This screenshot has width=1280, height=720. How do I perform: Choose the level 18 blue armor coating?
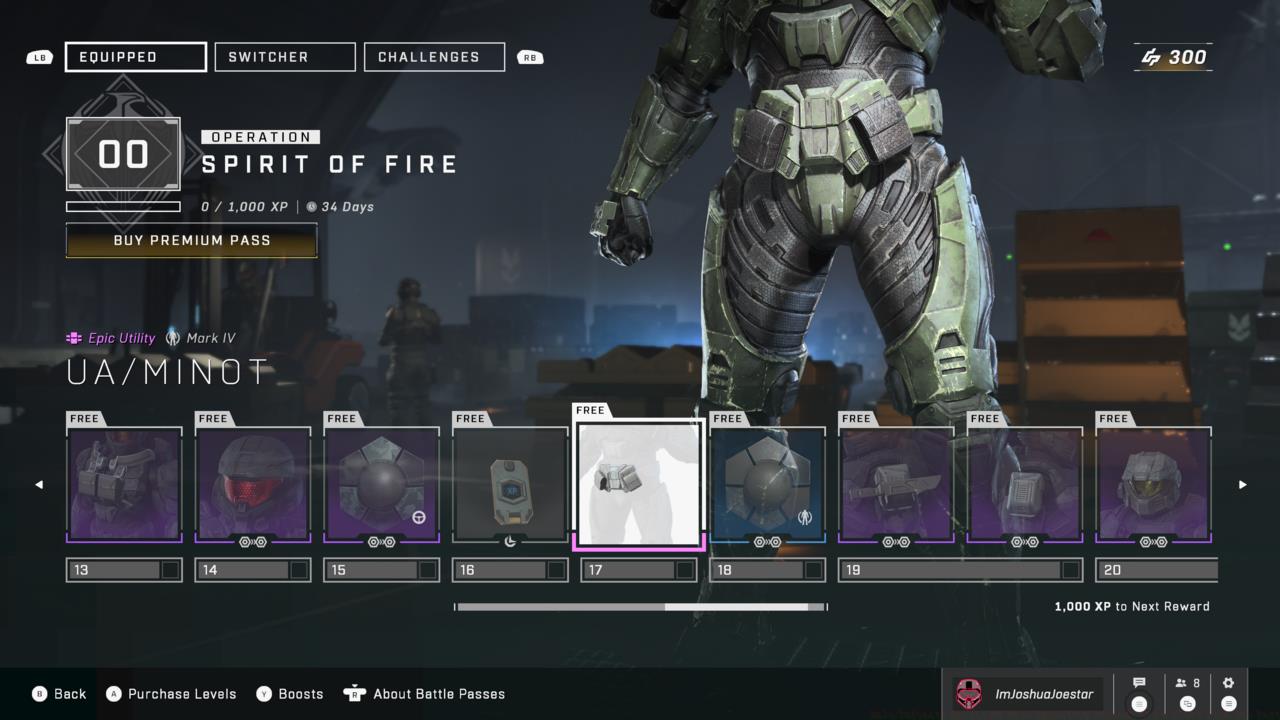pos(768,485)
